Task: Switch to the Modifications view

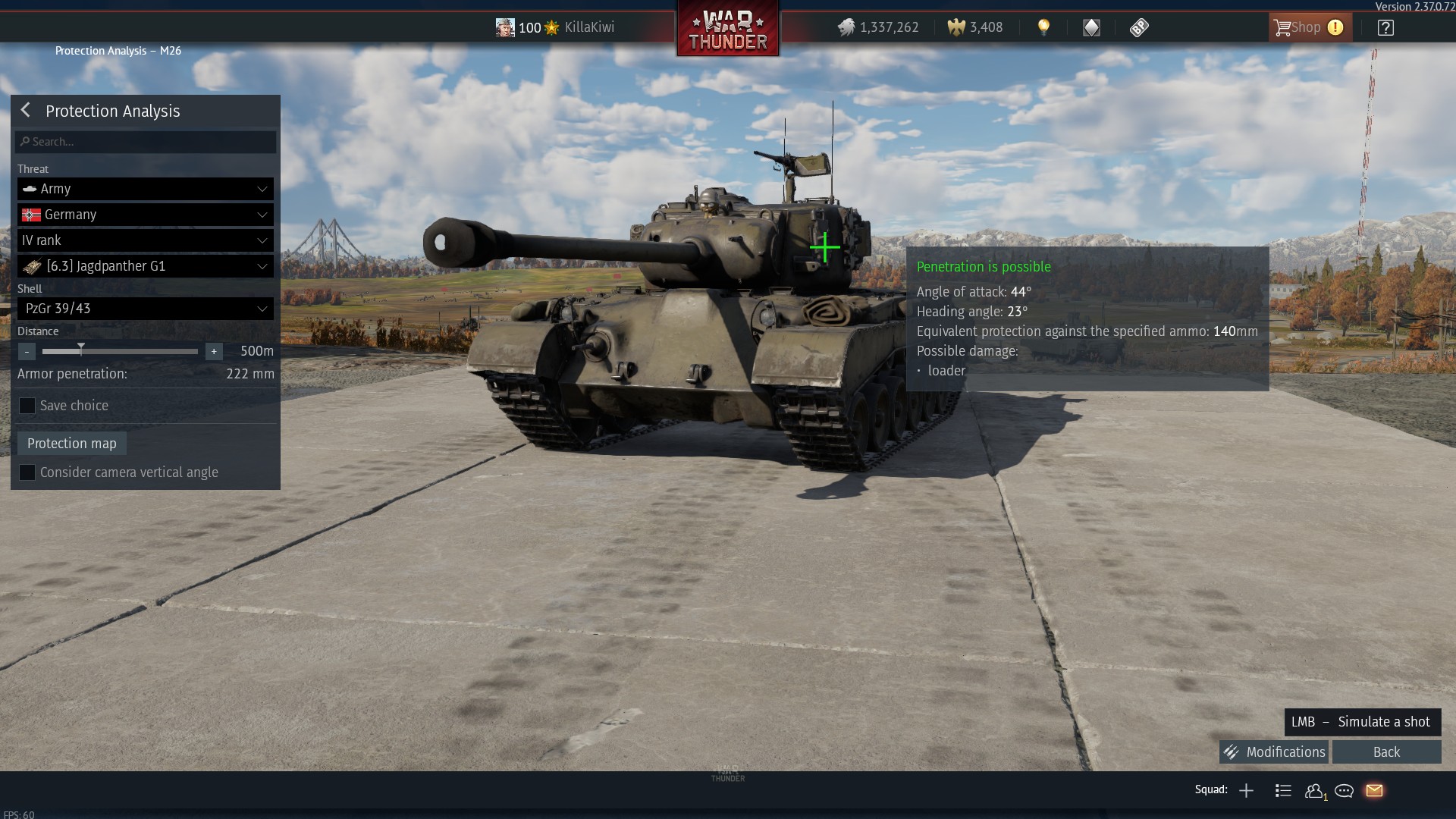Action: click(1275, 752)
